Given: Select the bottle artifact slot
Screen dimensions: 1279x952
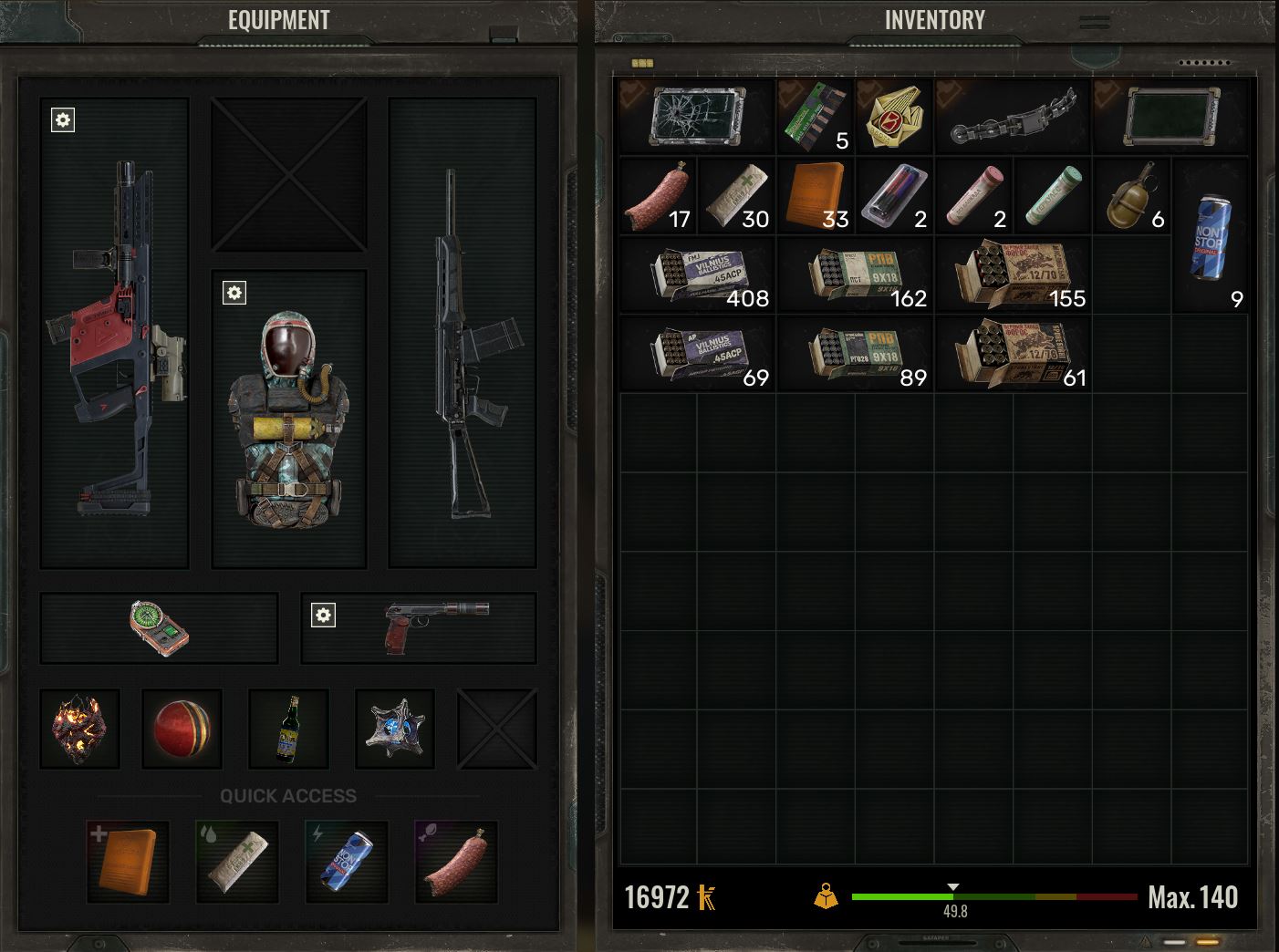Looking at the screenshot, I should tap(289, 729).
